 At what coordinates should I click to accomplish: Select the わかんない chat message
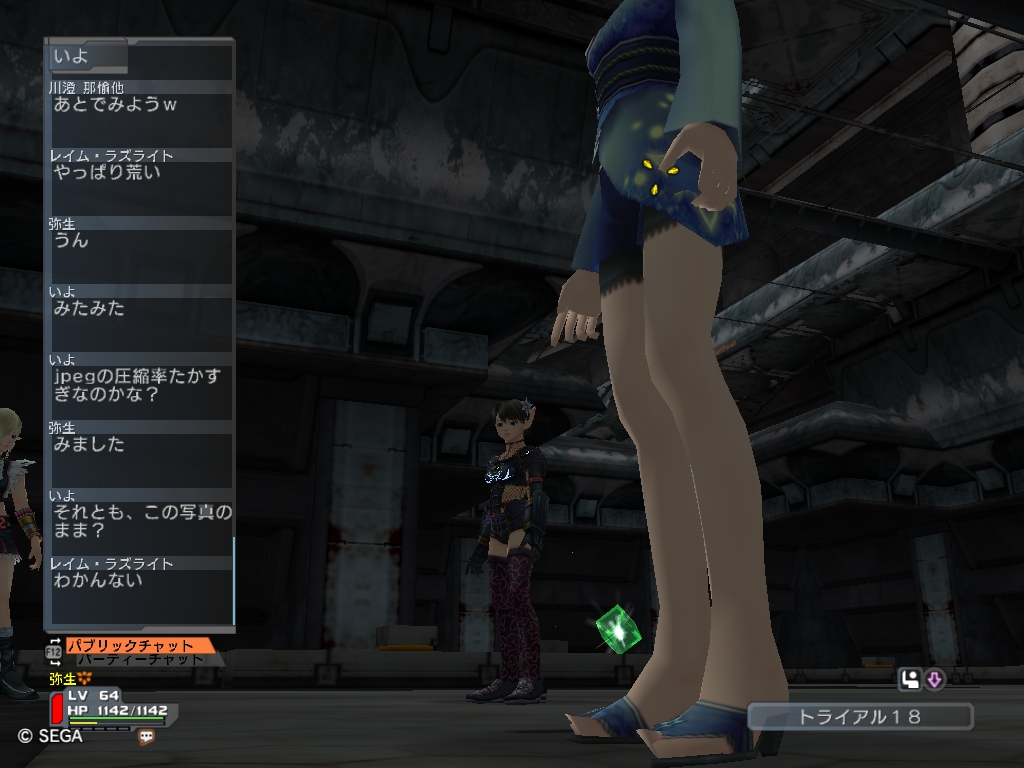tap(98, 580)
